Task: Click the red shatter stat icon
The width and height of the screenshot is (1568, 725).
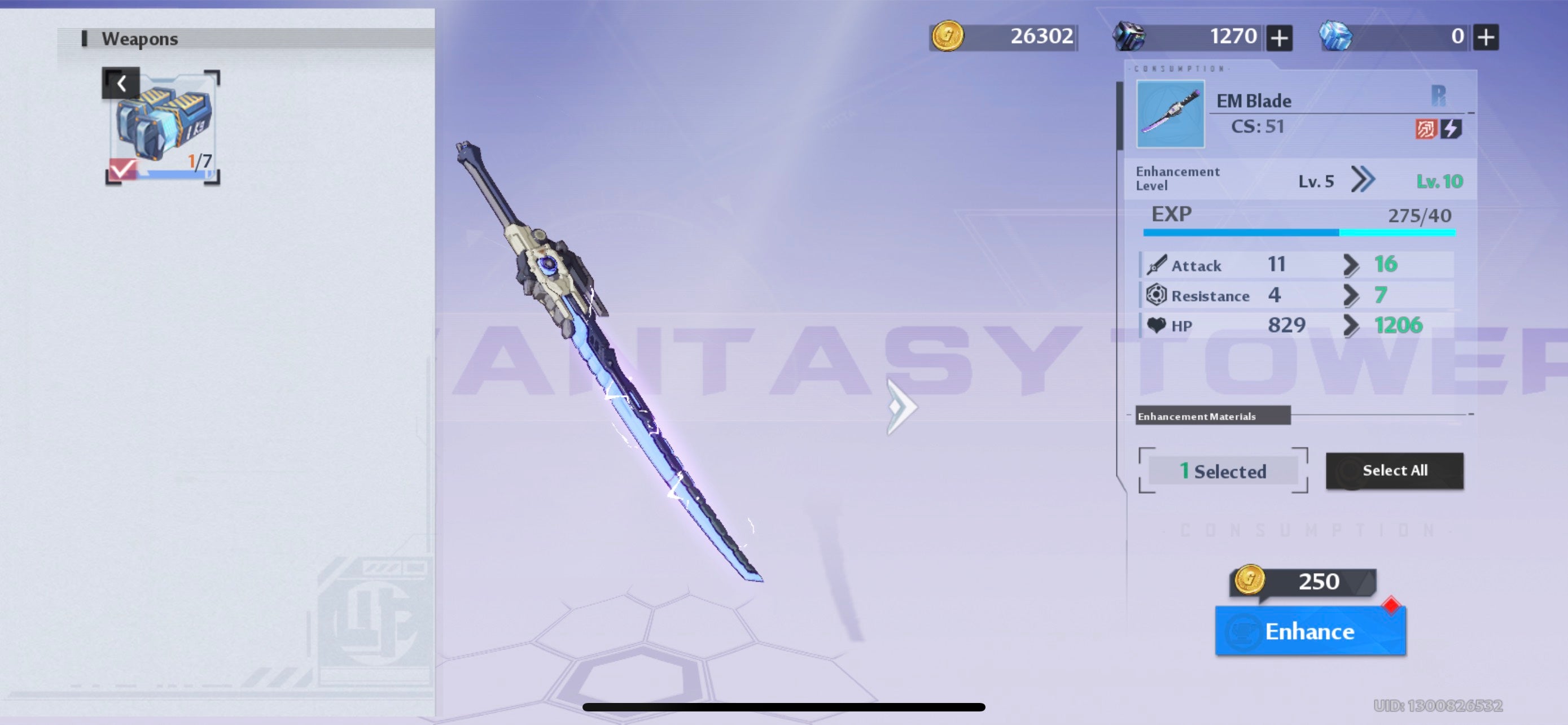Action: point(1427,127)
